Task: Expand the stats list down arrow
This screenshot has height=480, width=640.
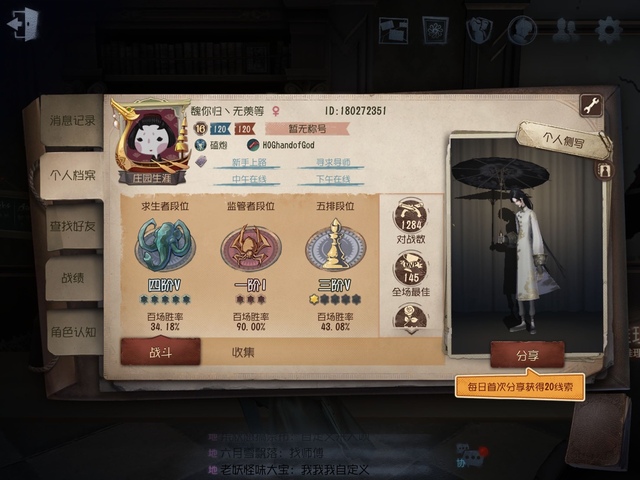Action: [x=410, y=327]
